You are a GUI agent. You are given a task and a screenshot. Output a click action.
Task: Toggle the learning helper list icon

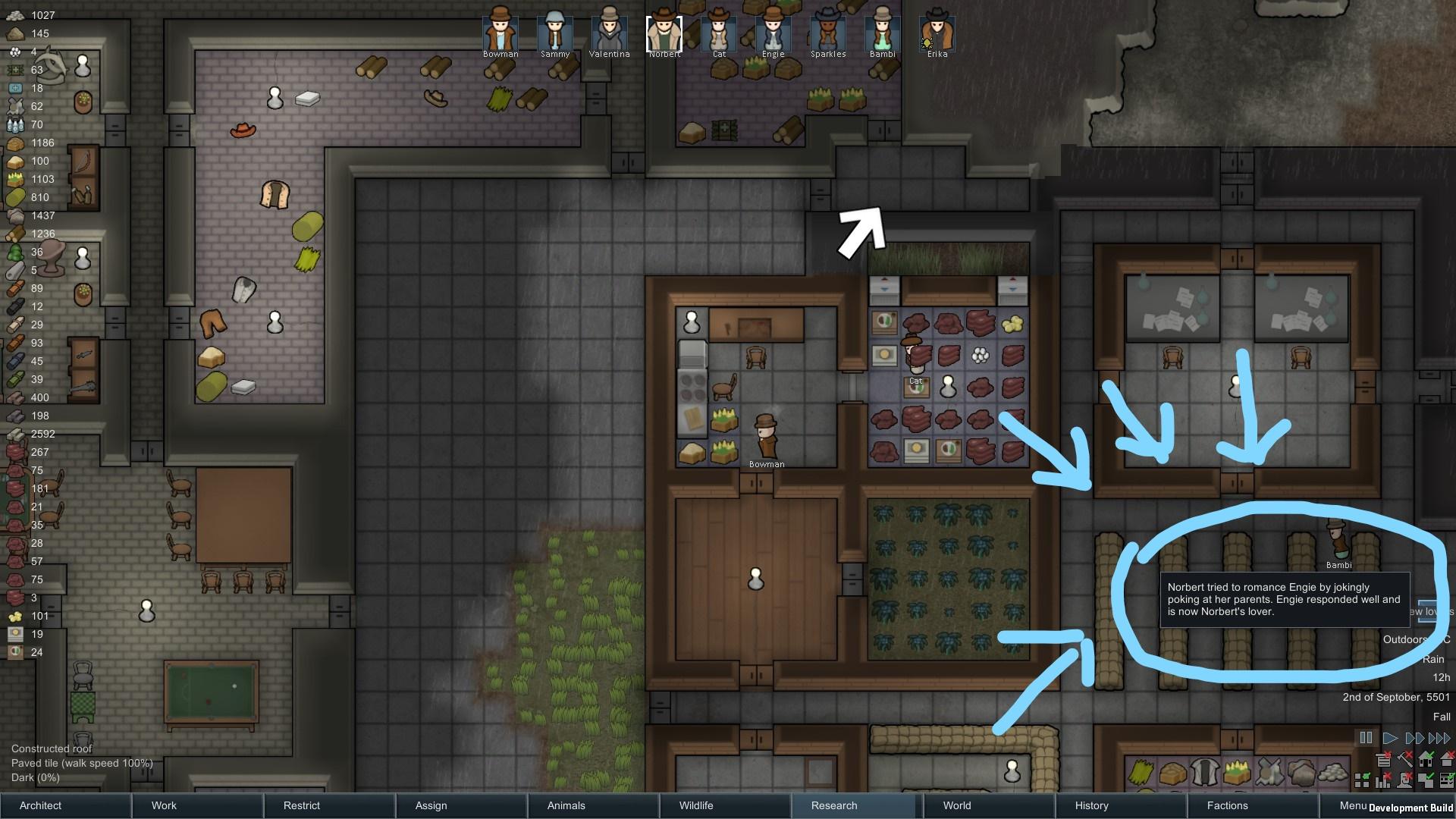click(1382, 760)
